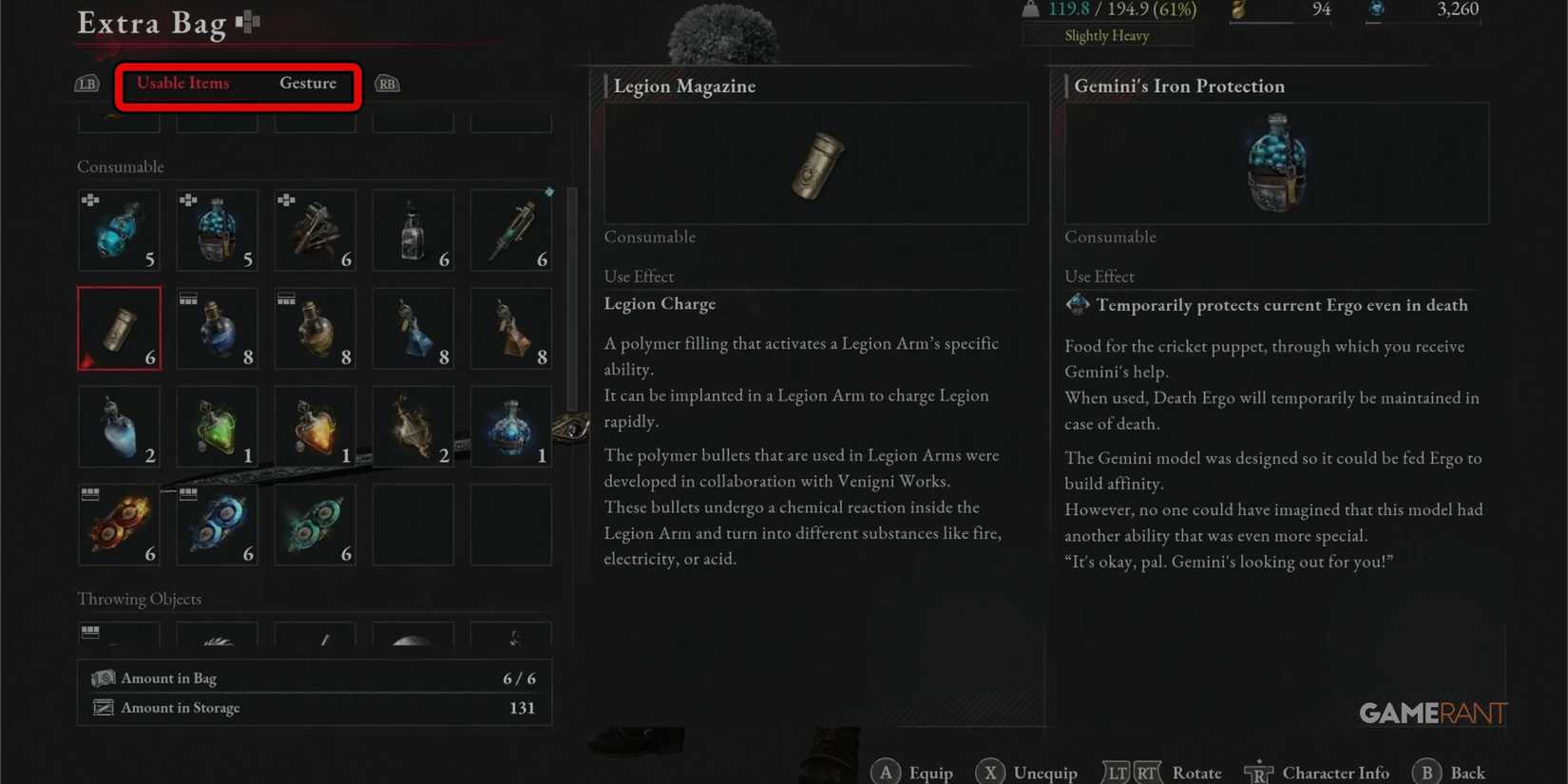
Task: Select the orange triangular vial item
Action: pyautogui.click(x=315, y=427)
